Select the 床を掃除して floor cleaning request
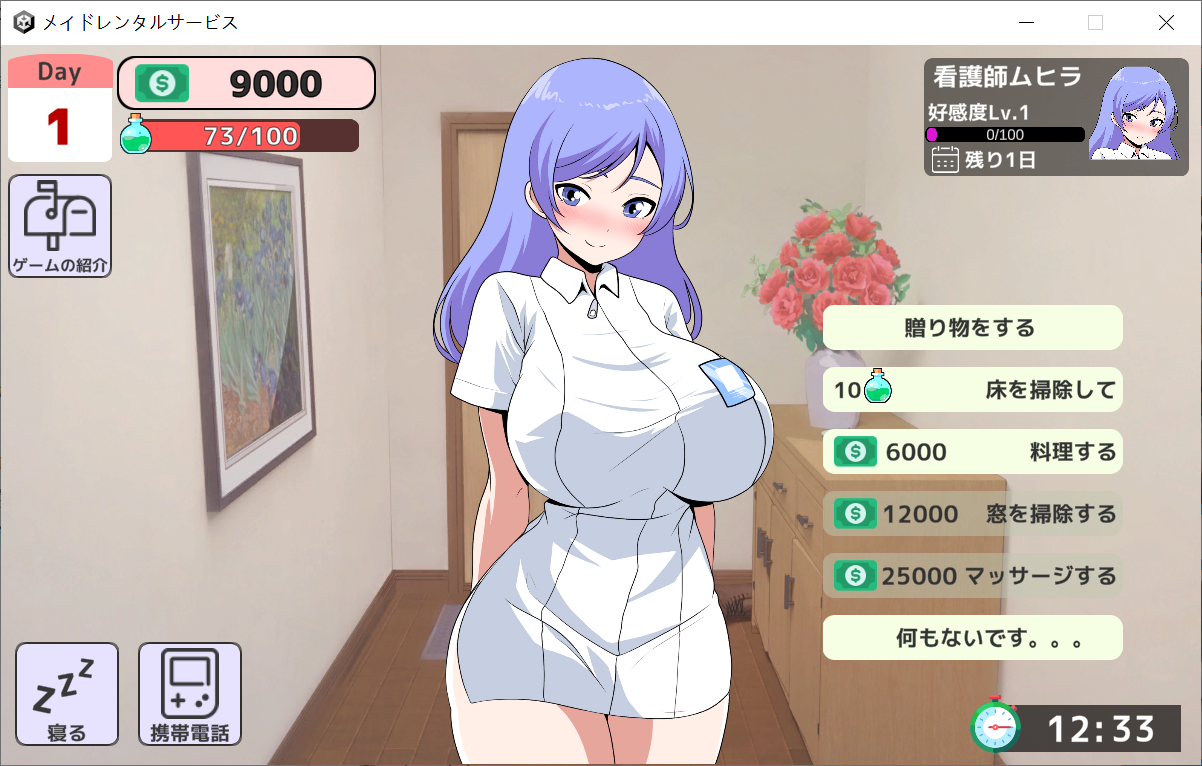 [x=972, y=390]
